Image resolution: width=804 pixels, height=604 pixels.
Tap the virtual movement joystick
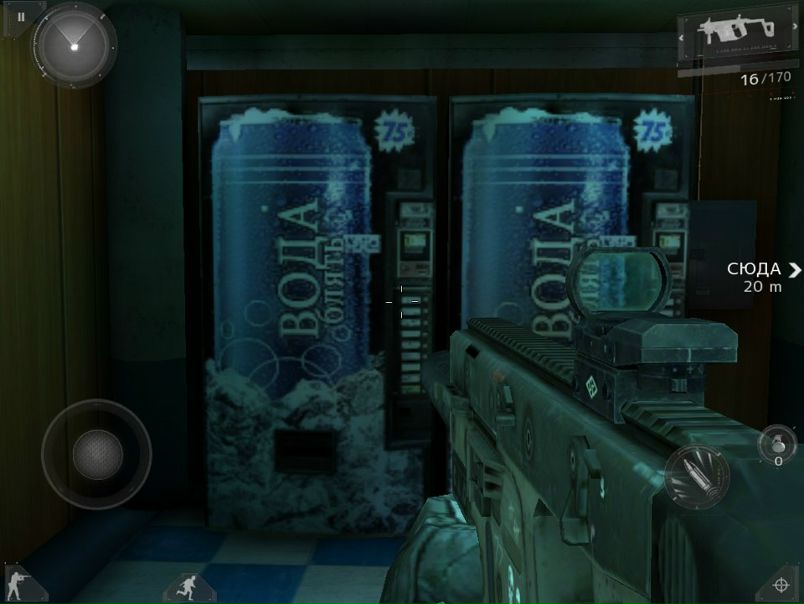[97, 455]
